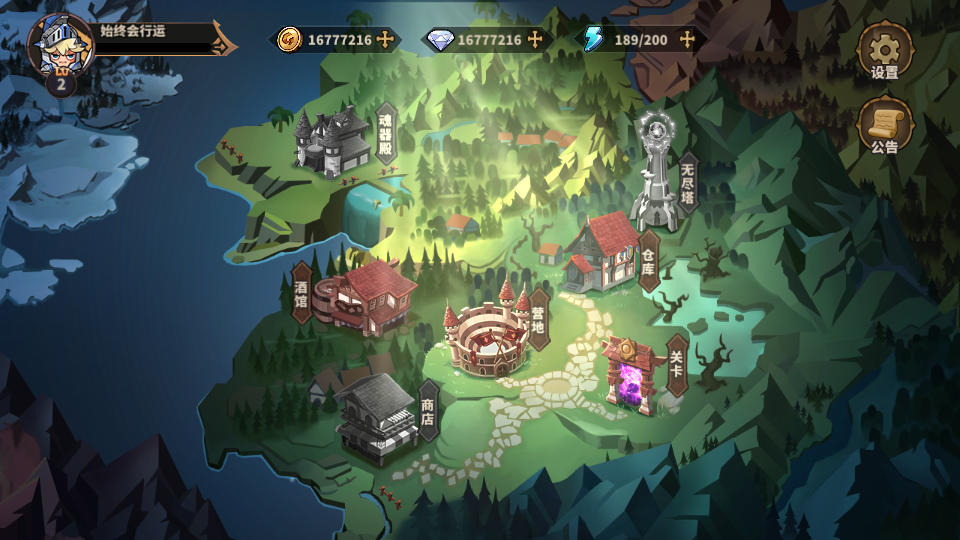Enter the 关卡 stage portal
The height and width of the screenshot is (540, 960).
coord(633,372)
